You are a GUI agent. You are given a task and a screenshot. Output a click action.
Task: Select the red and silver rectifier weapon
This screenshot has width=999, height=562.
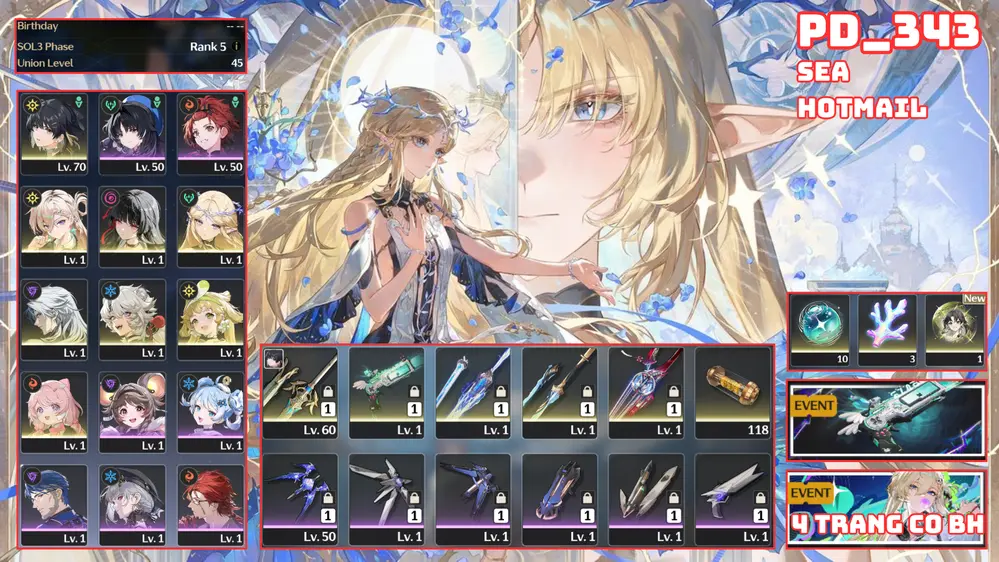tap(646, 391)
